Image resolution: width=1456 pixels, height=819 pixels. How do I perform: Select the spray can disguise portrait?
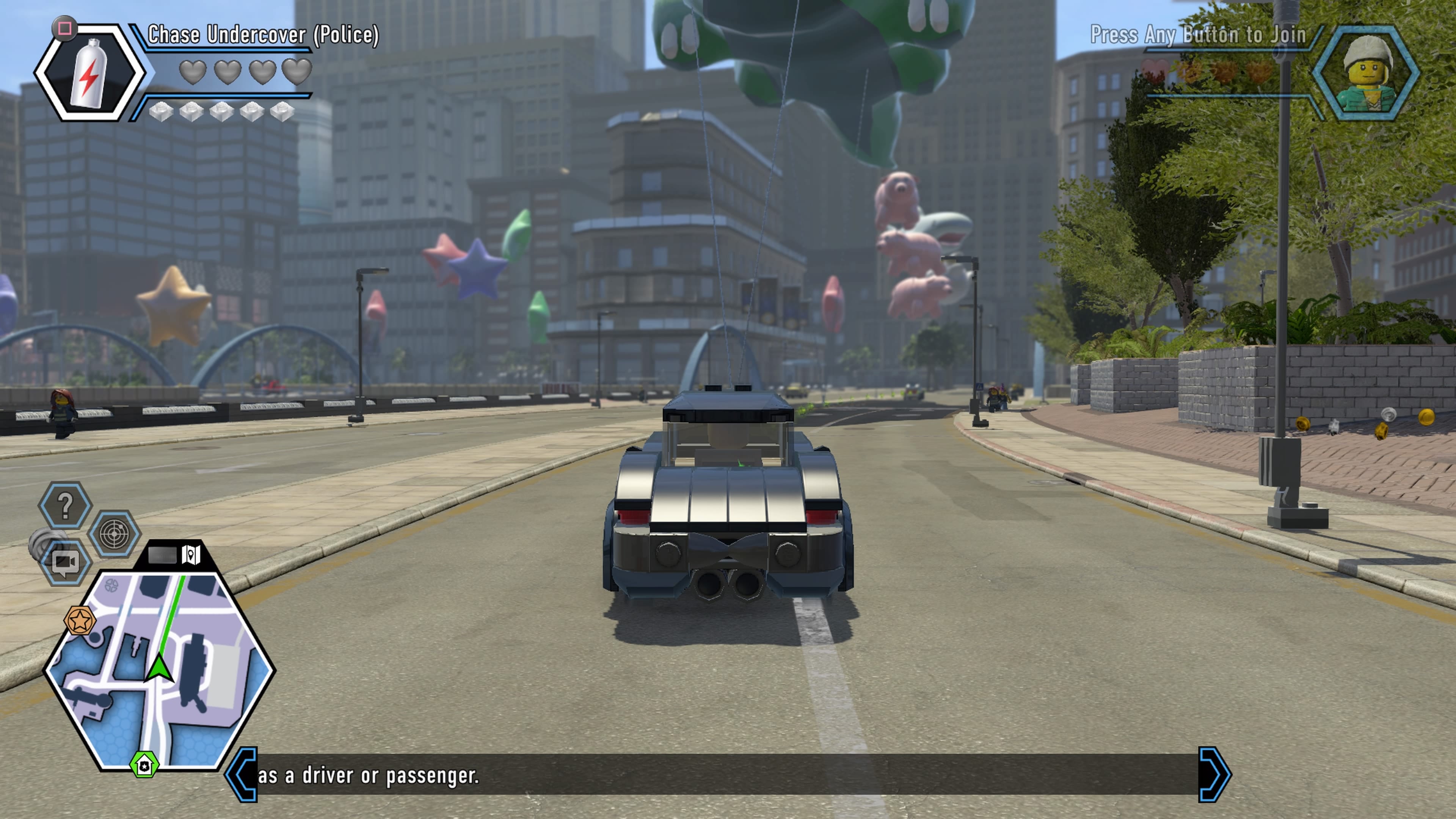coord(89,72)
